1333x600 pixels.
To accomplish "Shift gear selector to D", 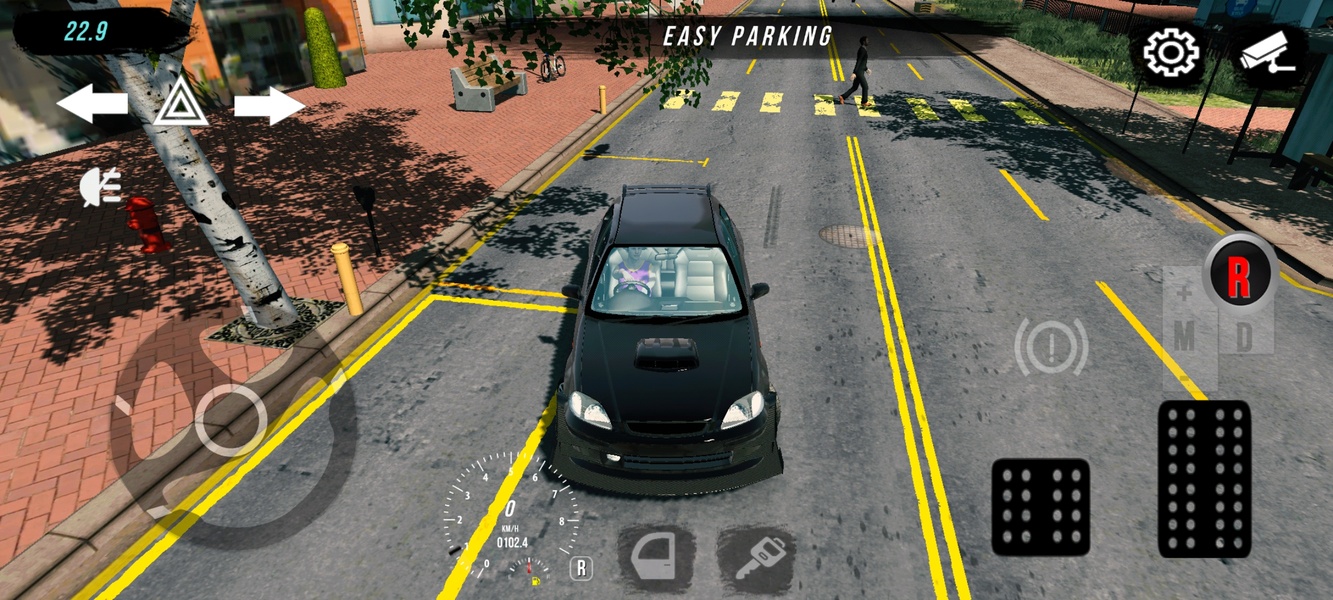I will (x=1244, y=337).
